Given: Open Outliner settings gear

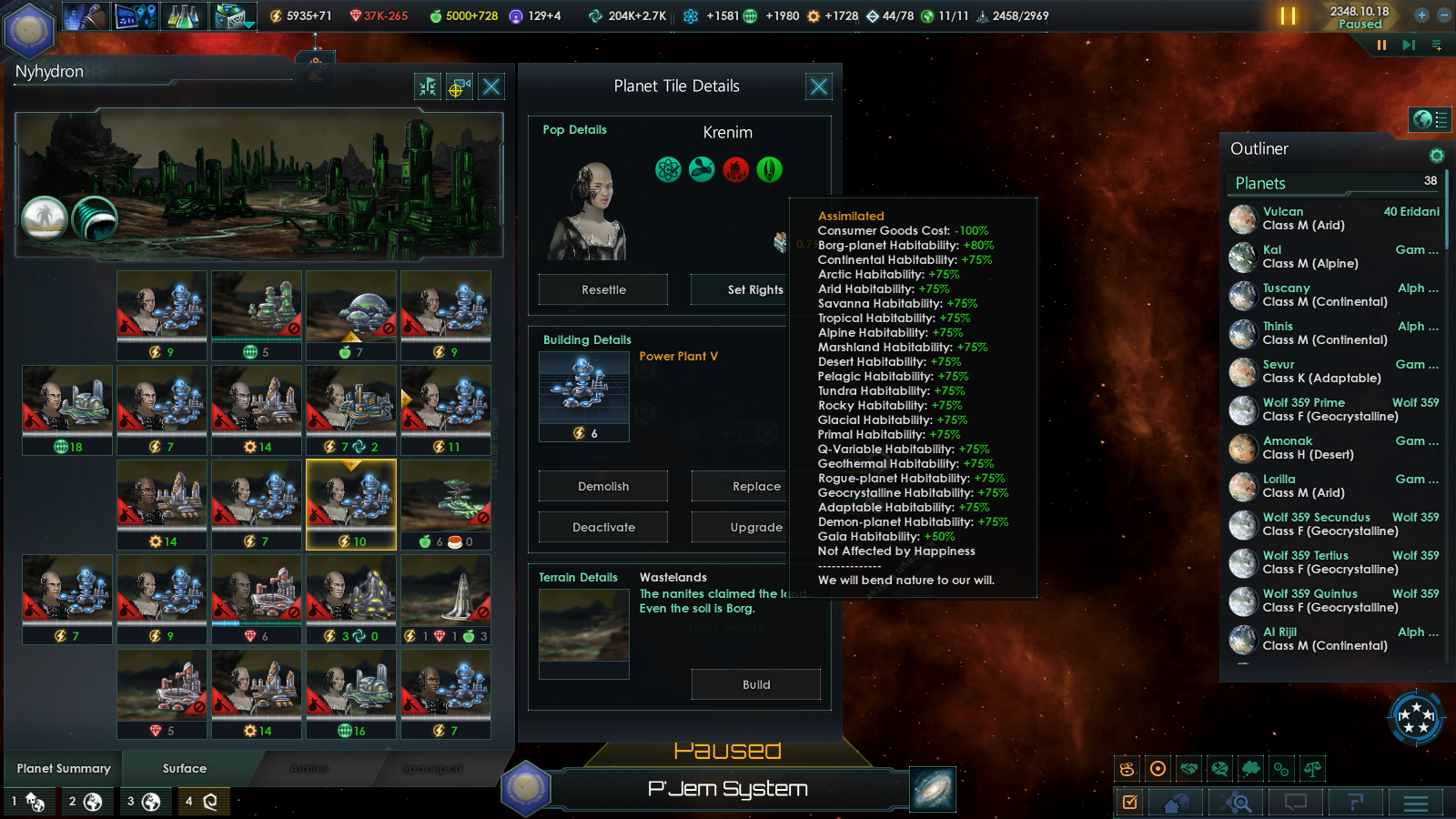Looking at the screenshot, I should point(1437,156).
